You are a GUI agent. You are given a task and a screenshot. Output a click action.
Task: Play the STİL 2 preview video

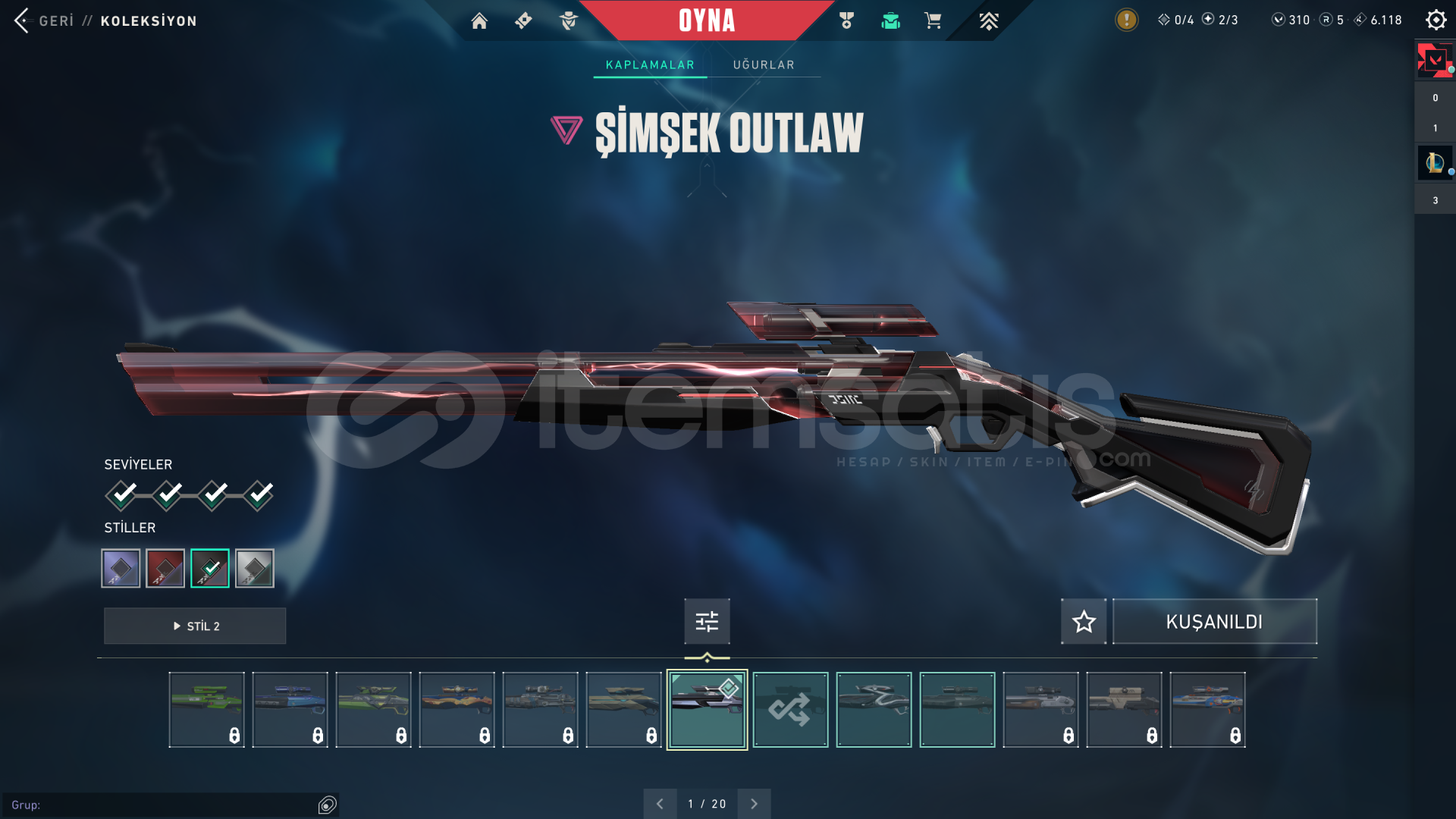click(195, 626)
